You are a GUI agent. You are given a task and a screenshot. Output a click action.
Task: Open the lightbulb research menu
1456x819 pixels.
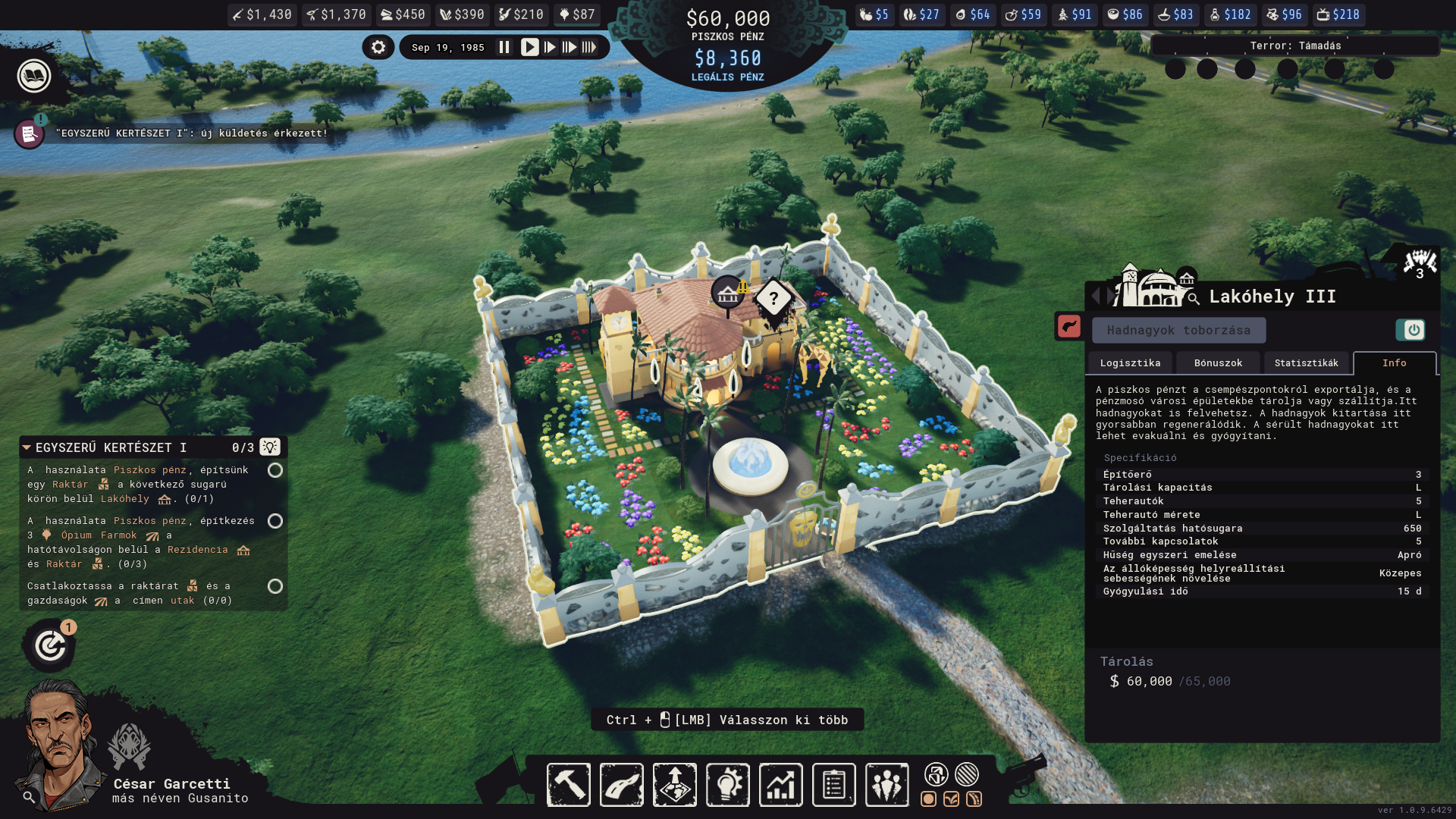[x=728, y=785]
